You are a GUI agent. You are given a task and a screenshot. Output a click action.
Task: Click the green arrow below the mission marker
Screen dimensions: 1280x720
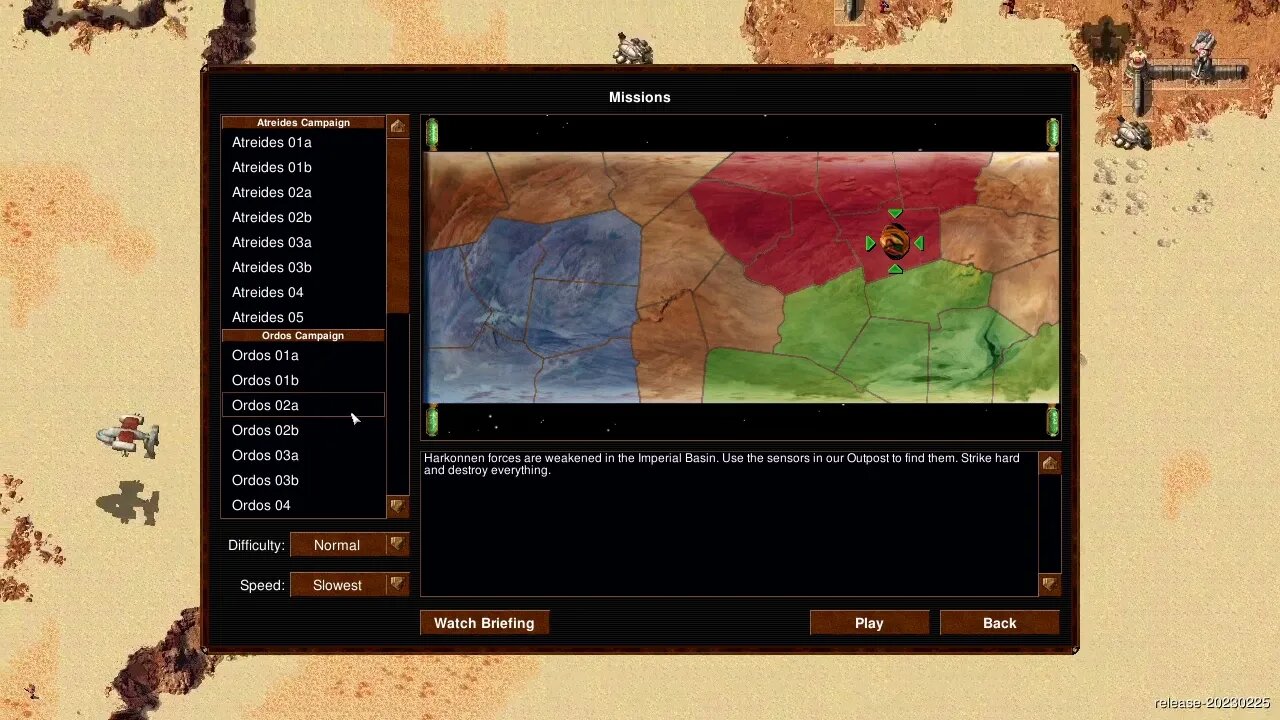(894, 268)
